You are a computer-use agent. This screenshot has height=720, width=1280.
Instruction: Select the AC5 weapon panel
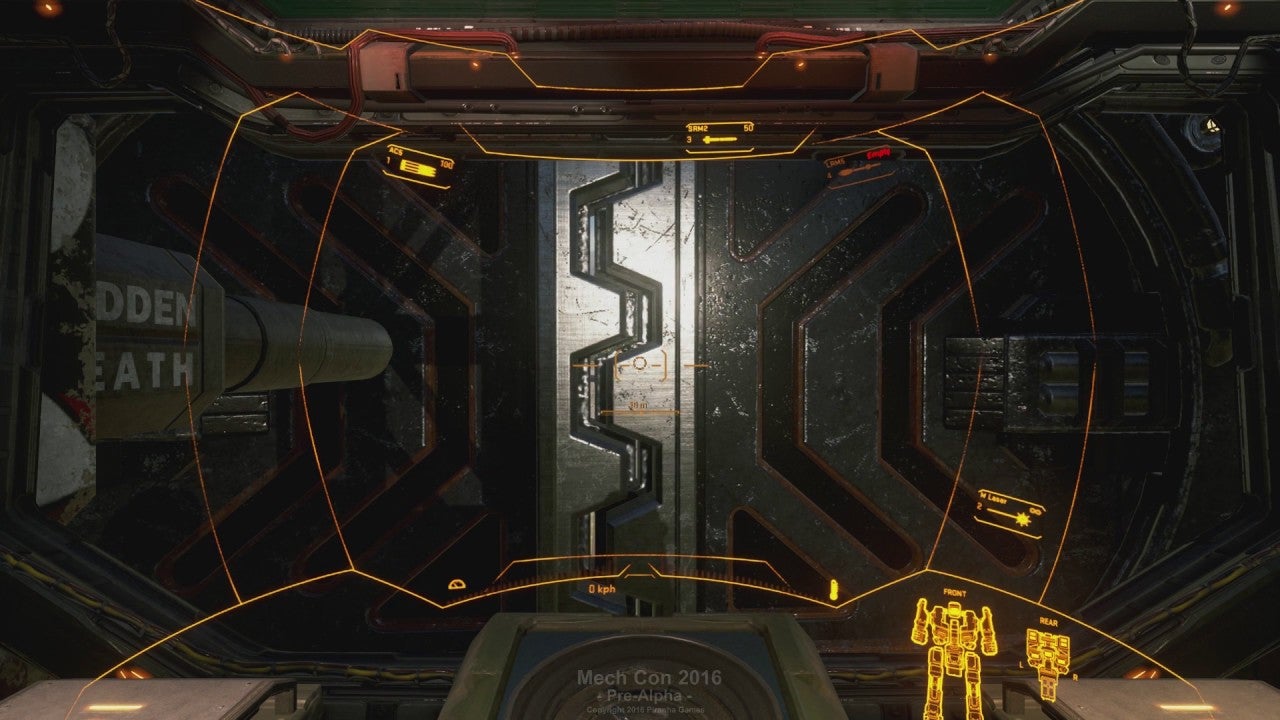click(420, 166)
